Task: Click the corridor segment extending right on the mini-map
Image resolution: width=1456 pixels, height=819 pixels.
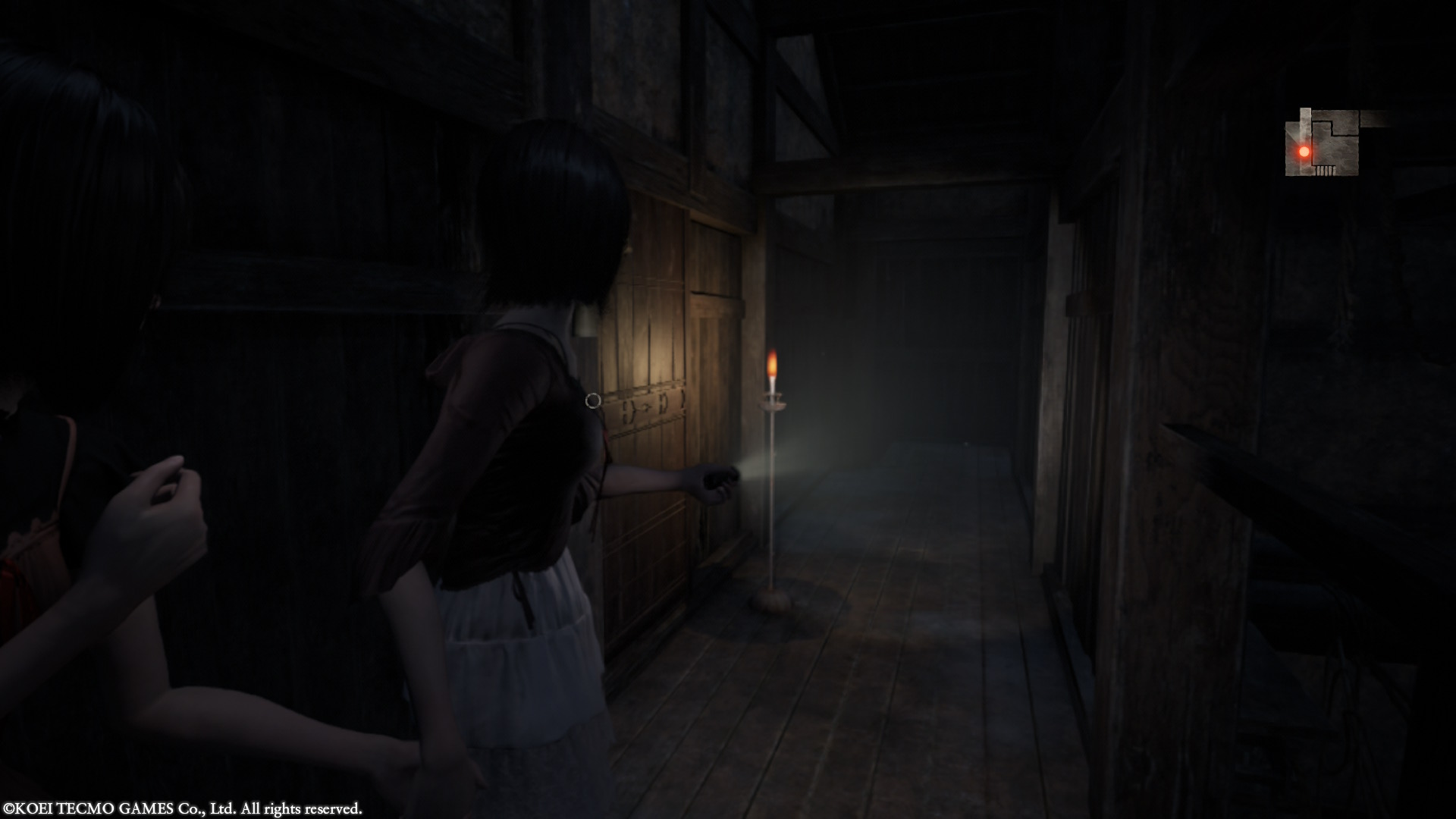Action: [1374, 119]
